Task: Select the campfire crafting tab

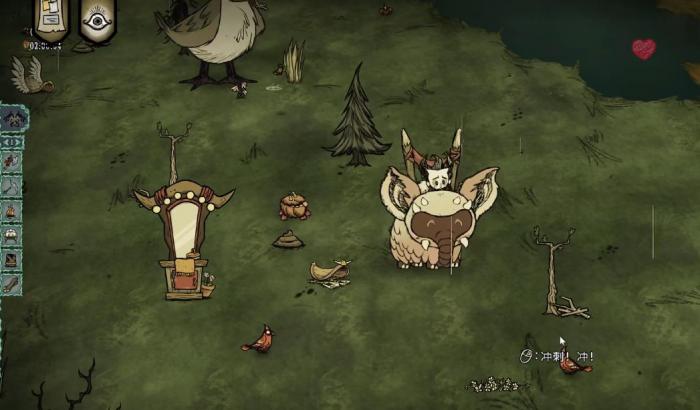Action: pyautogui.click(x=11, y=211)
